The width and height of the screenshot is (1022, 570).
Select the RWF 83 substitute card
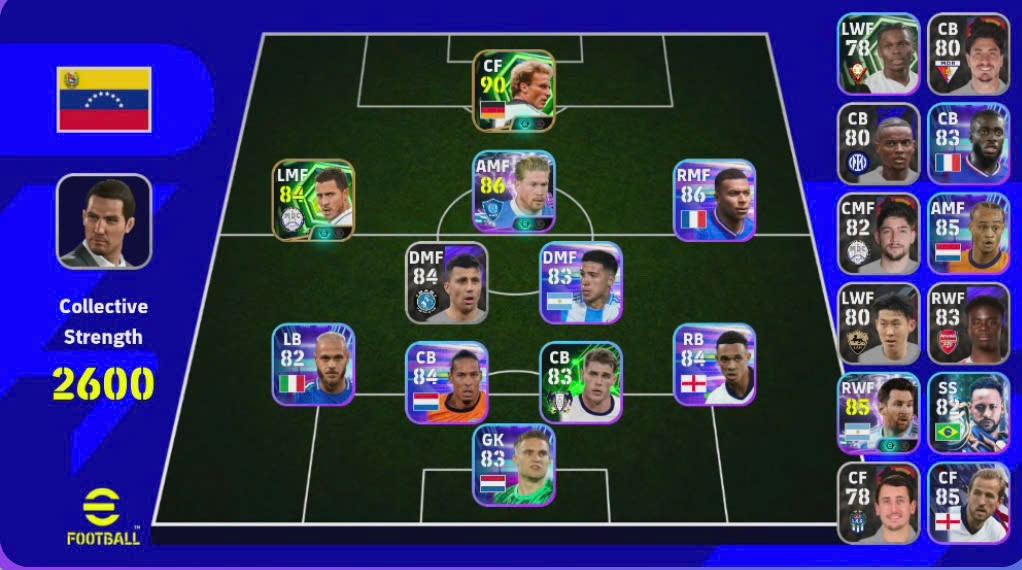[x=968, y=324]
